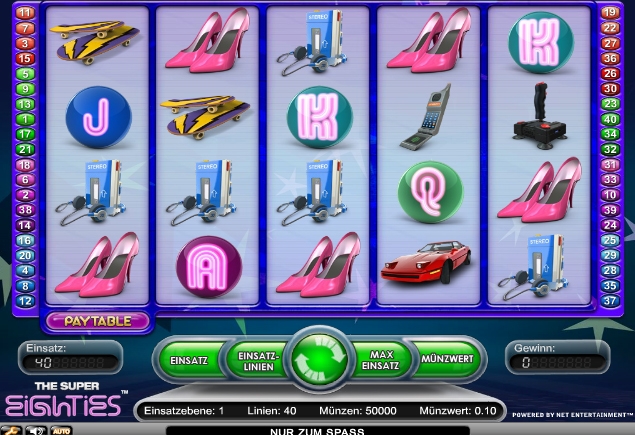
Task: Adjust the Münzwert coin value
Action: tap(447, 359)
